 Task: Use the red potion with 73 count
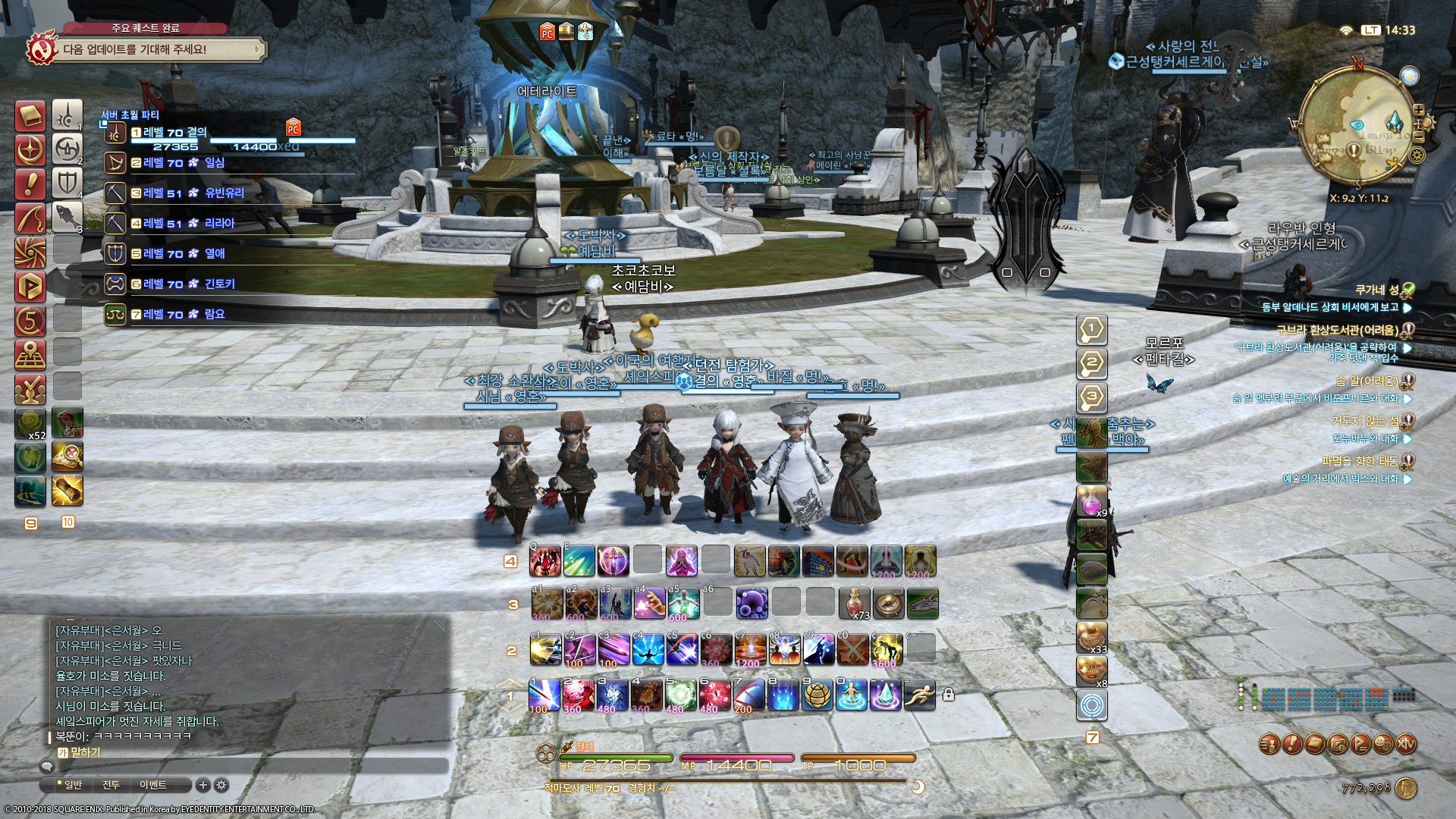855,604
